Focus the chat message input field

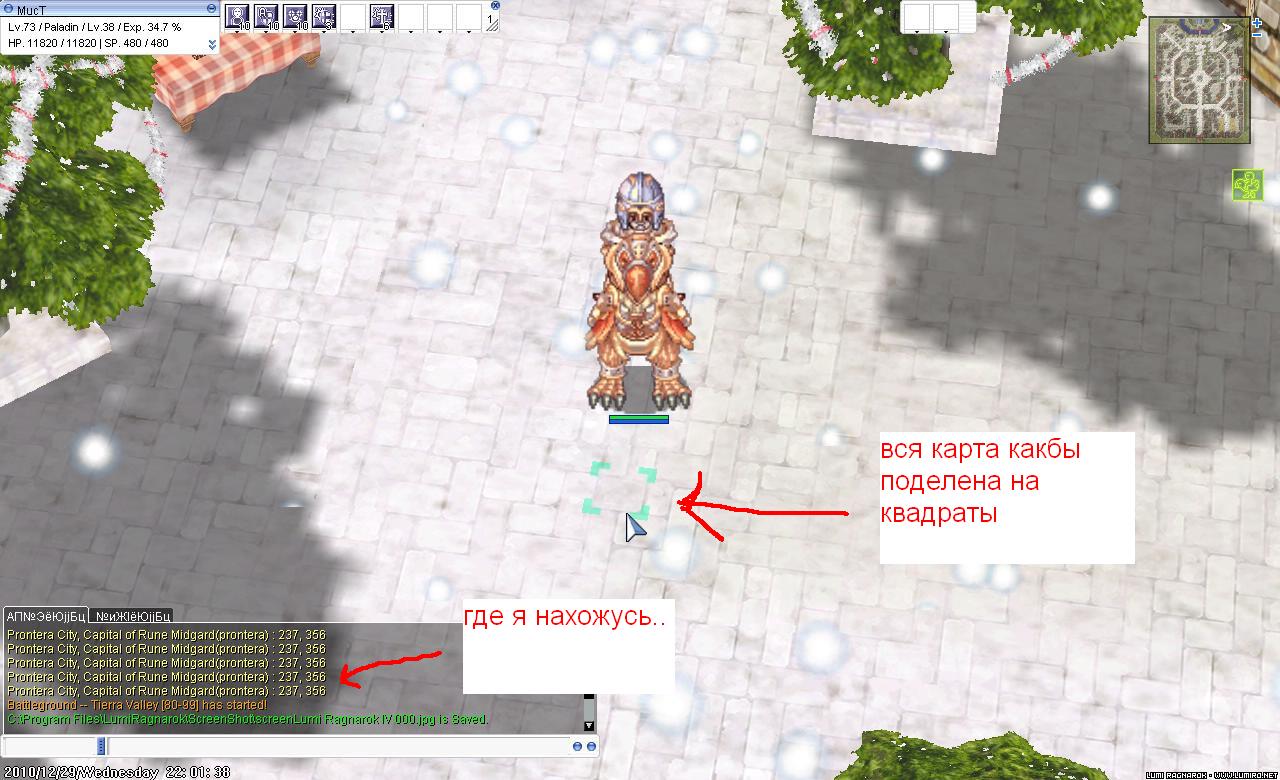(x=338, y=746)
